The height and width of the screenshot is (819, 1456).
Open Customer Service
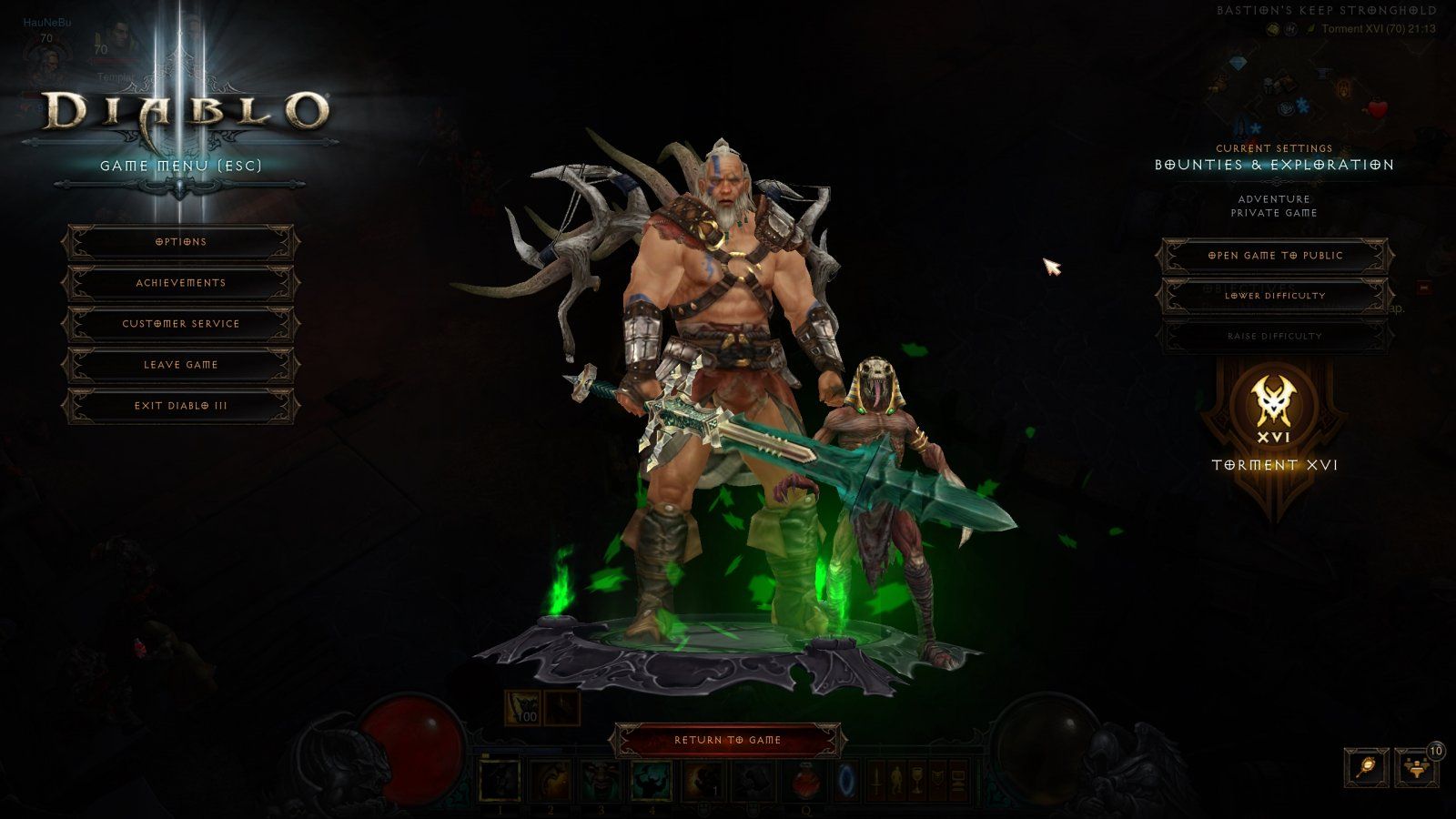tap(180, 324)
